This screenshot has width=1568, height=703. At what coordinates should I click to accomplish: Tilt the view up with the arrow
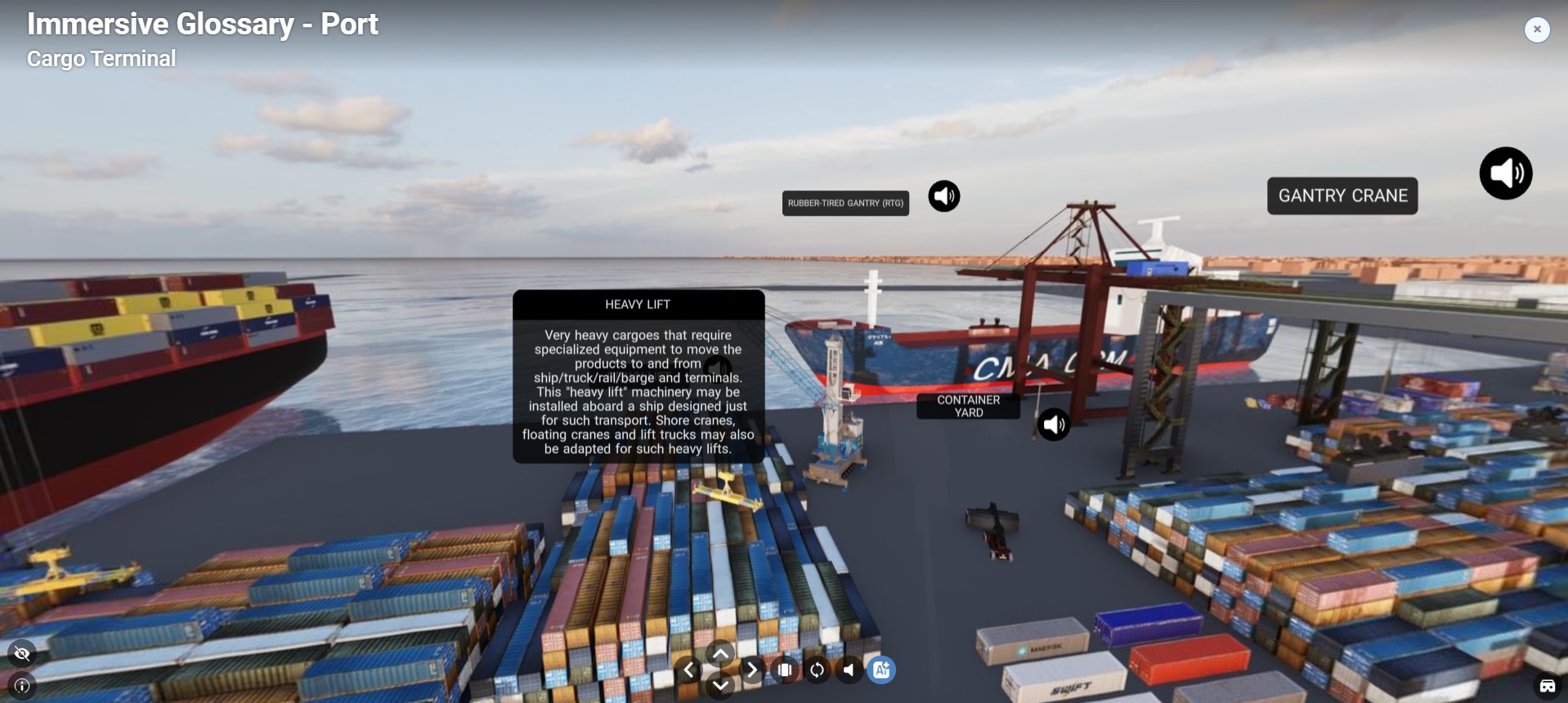[720, 654]
